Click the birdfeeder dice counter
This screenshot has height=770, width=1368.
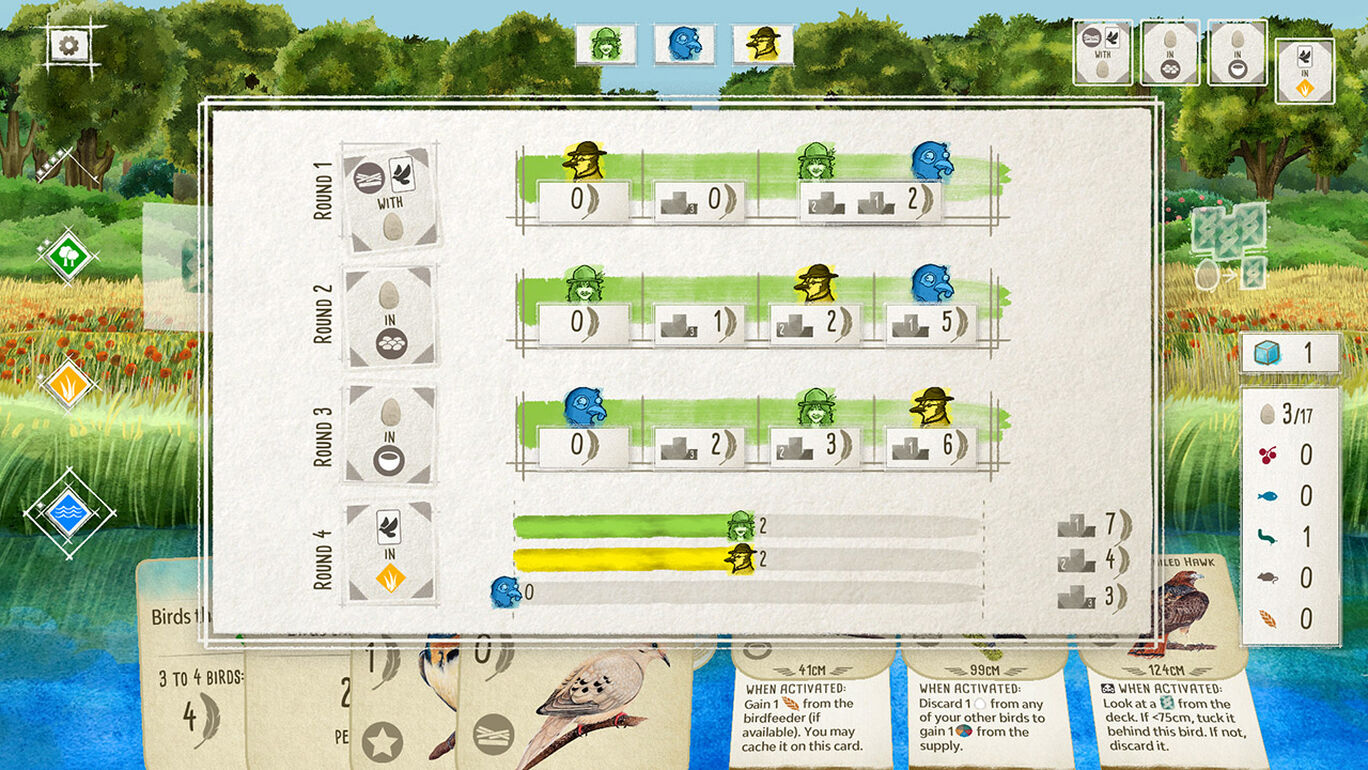pyautogui.click(x=1289, y=353)
